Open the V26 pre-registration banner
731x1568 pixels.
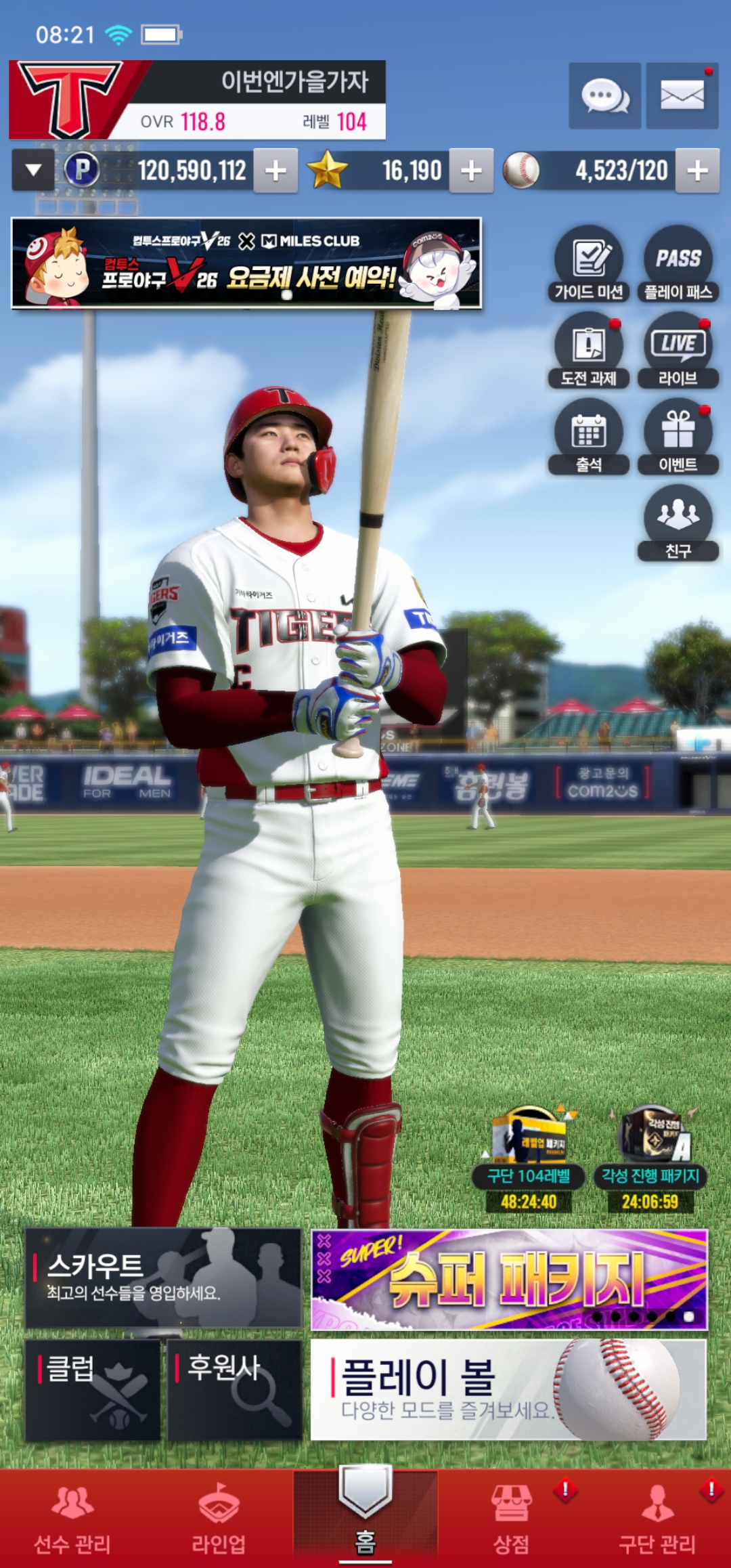tap(246, 263)
